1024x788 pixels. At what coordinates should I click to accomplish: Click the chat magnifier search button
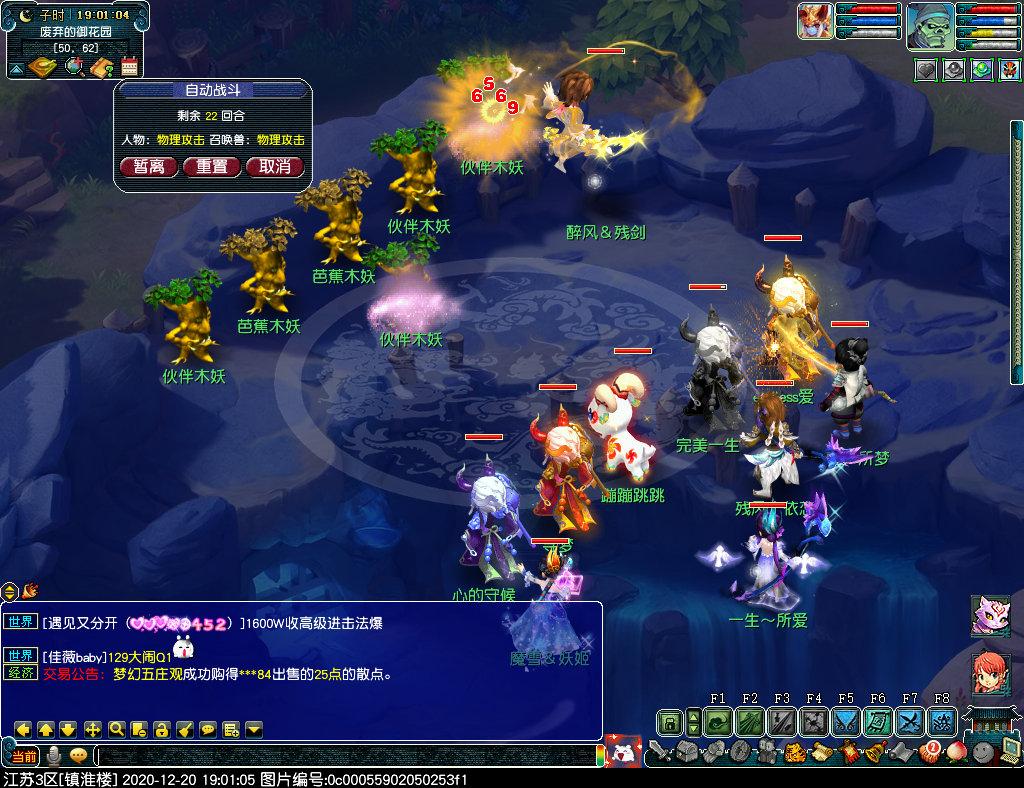click(116, 728)
